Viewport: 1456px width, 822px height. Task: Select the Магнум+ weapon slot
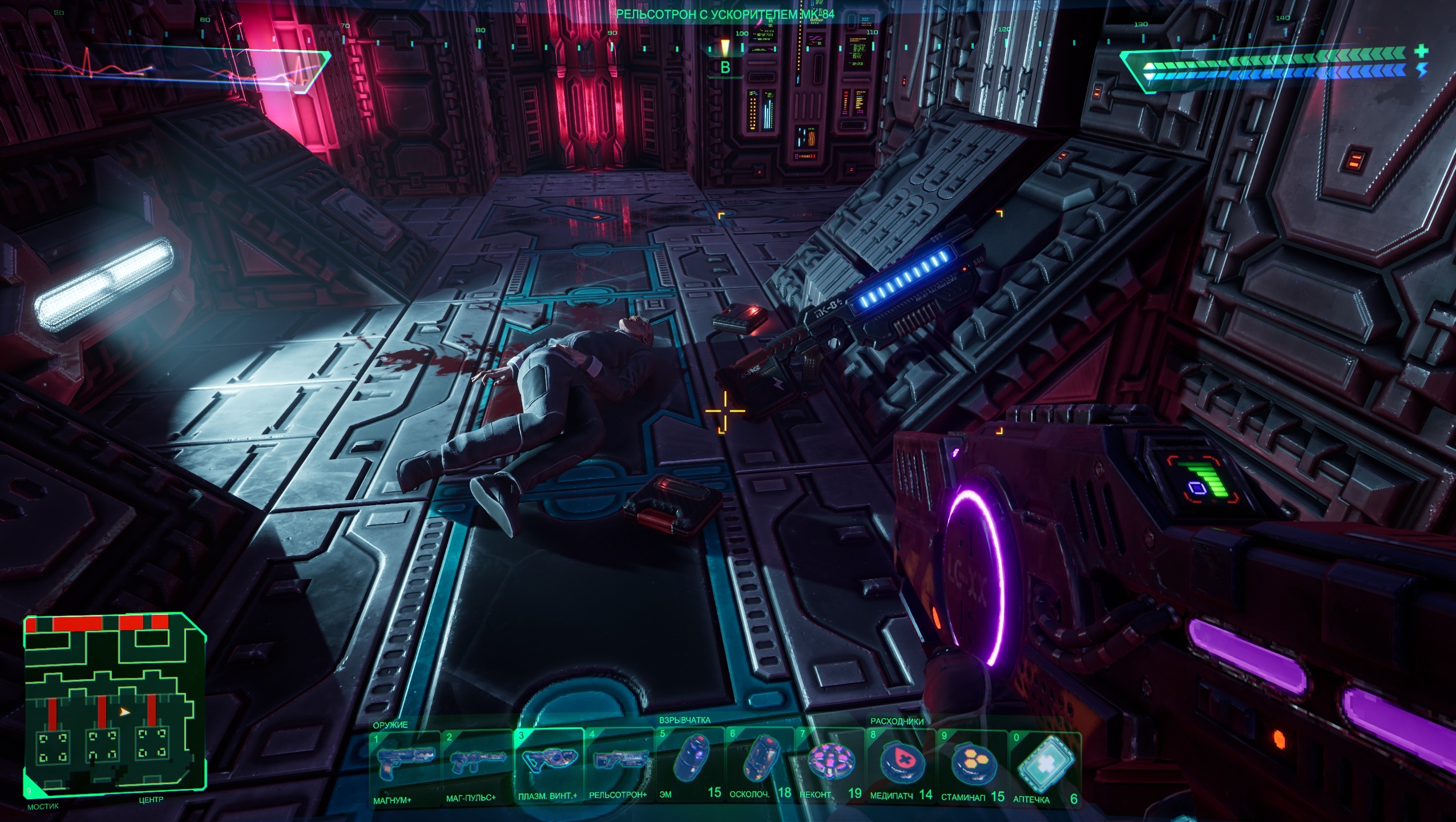pyautogui.click(x=406, y=764)
